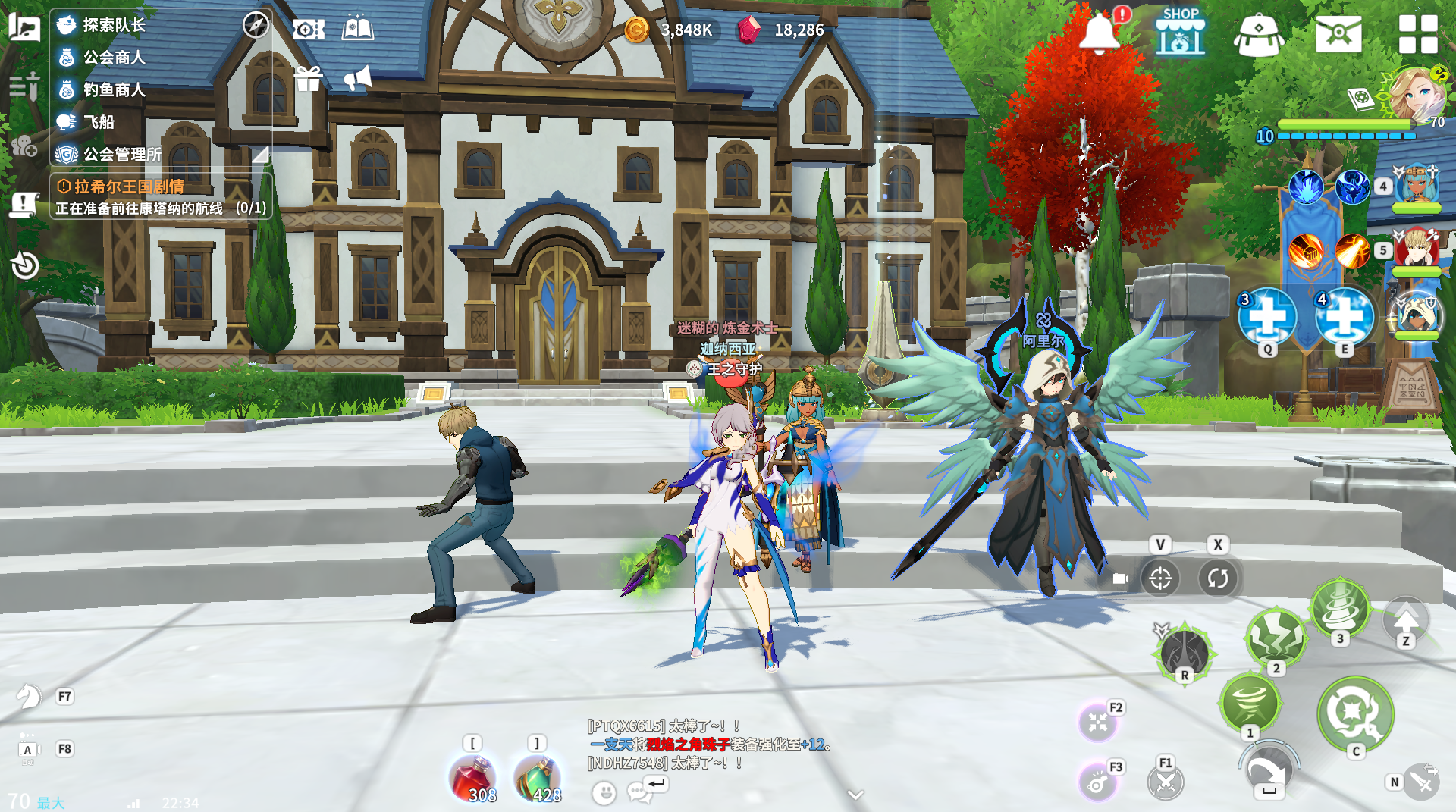Activate the green tornado skill
This screenshot has height=812, width=1456.
click(x=1250, y=703)
